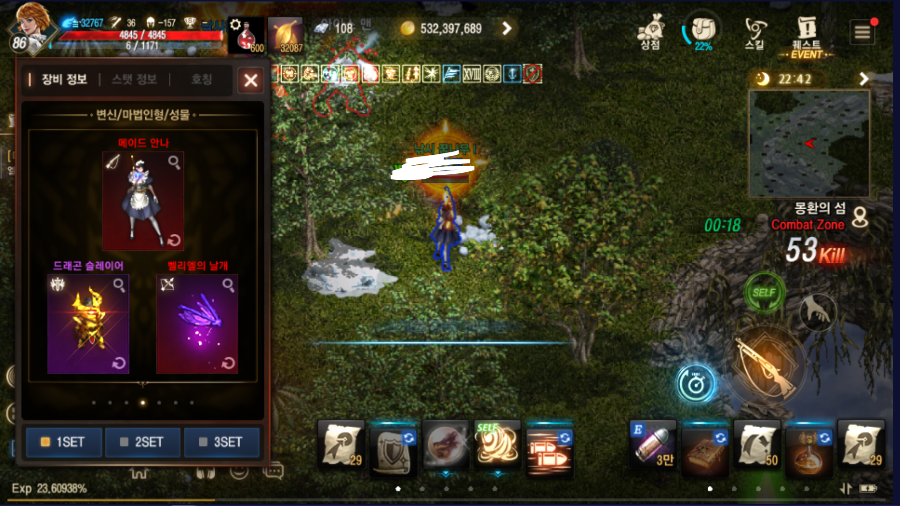This screenshot has width=900, height=506.
Task: Select the 메이드 안나 transformation card
Action: point(142,201)
